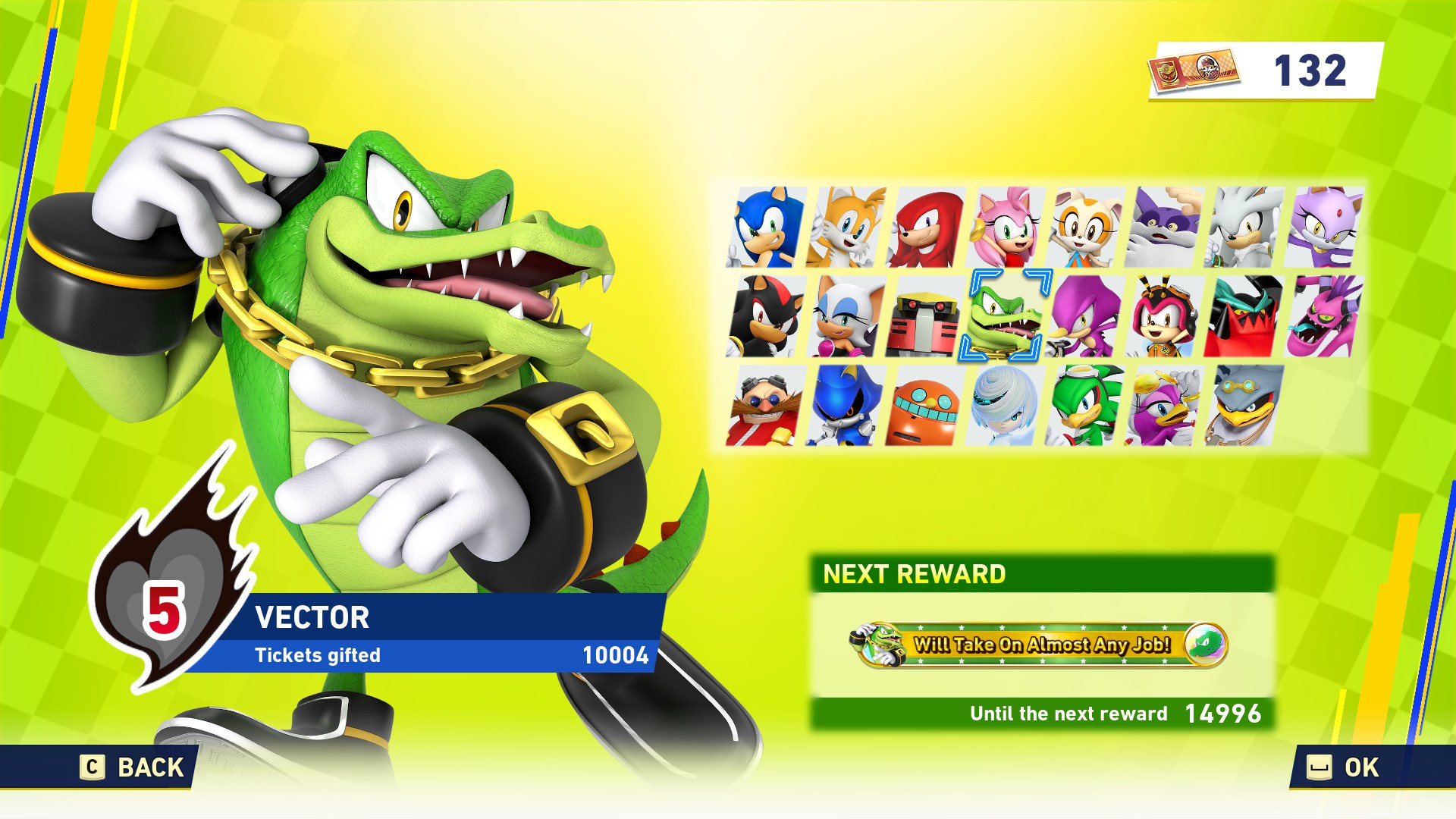Select Big the Cat's portrait
The image size is (1456, 819).
pos(1165,227)
